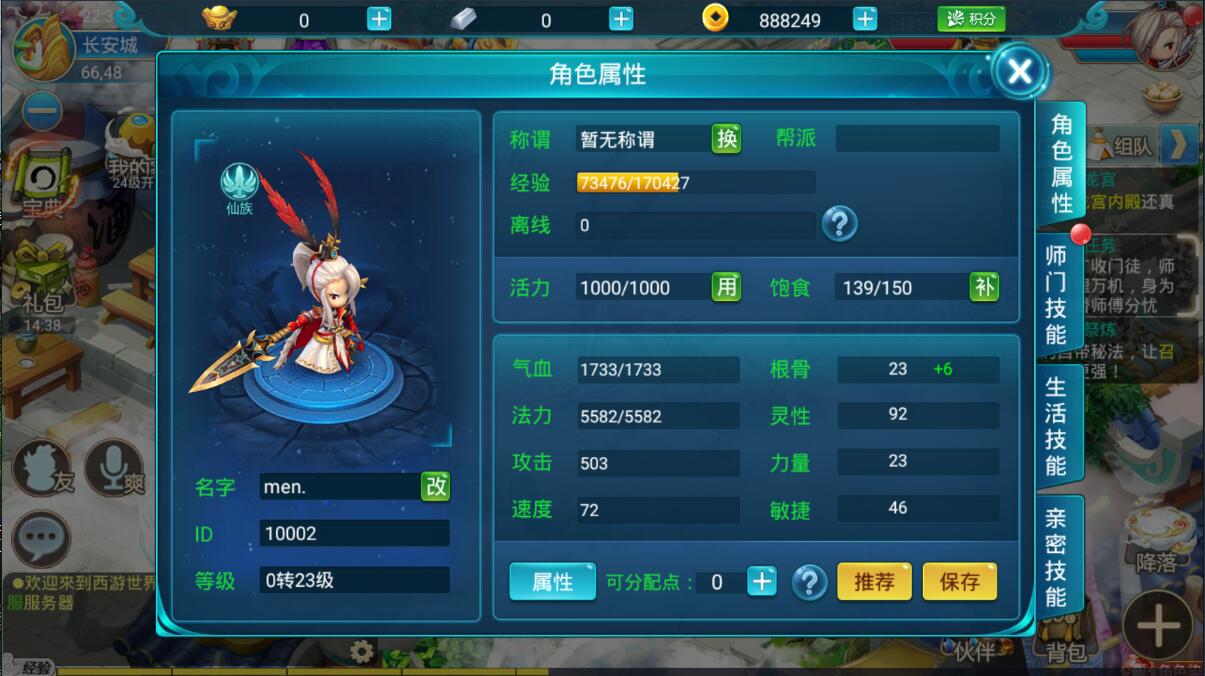Add silver with the plus button
The height and width of the screenshot is (676, 1205).
621,19
